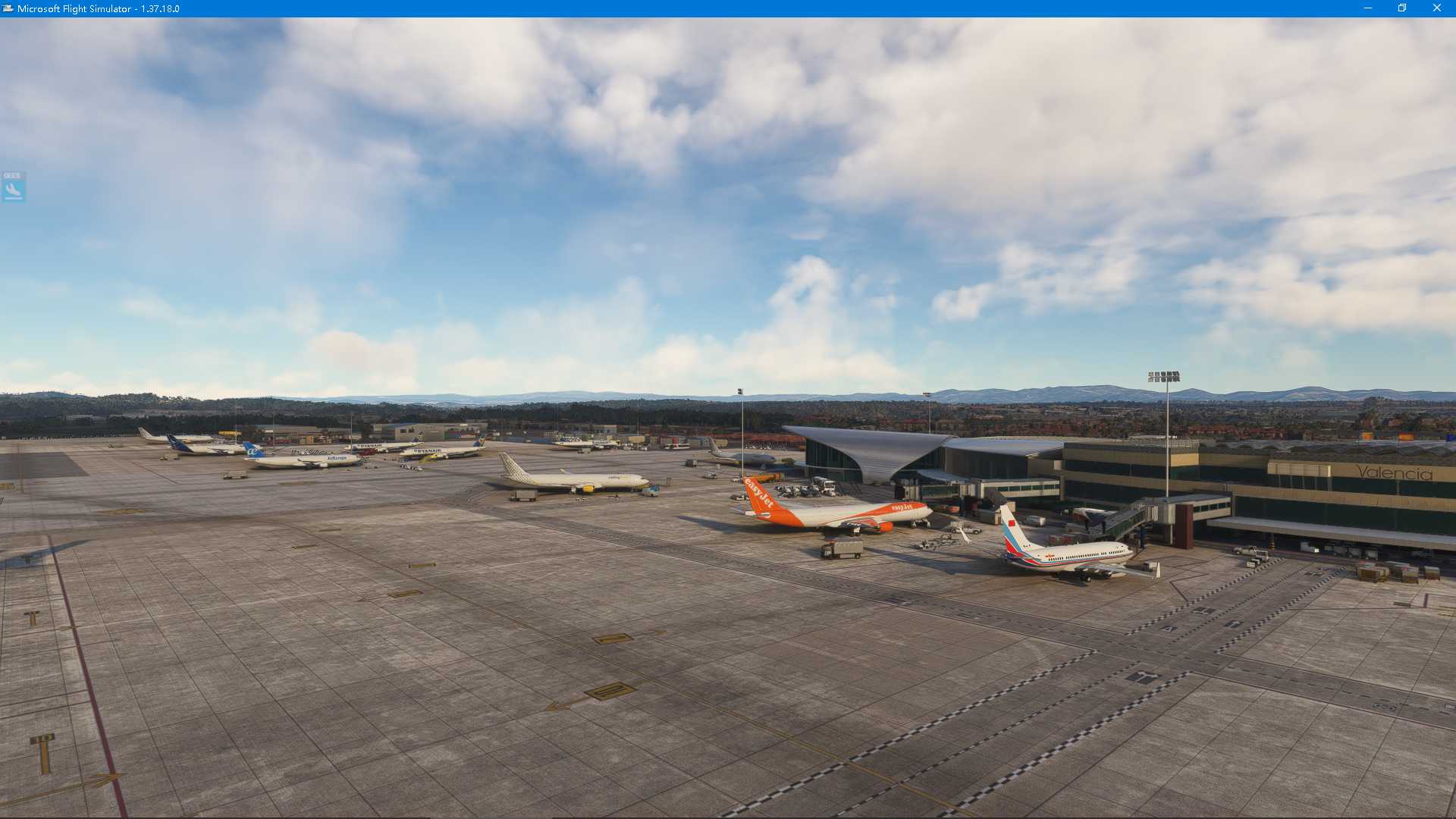
Task: Restore down the Flight Simulator window
Action: pos(1402,8)
